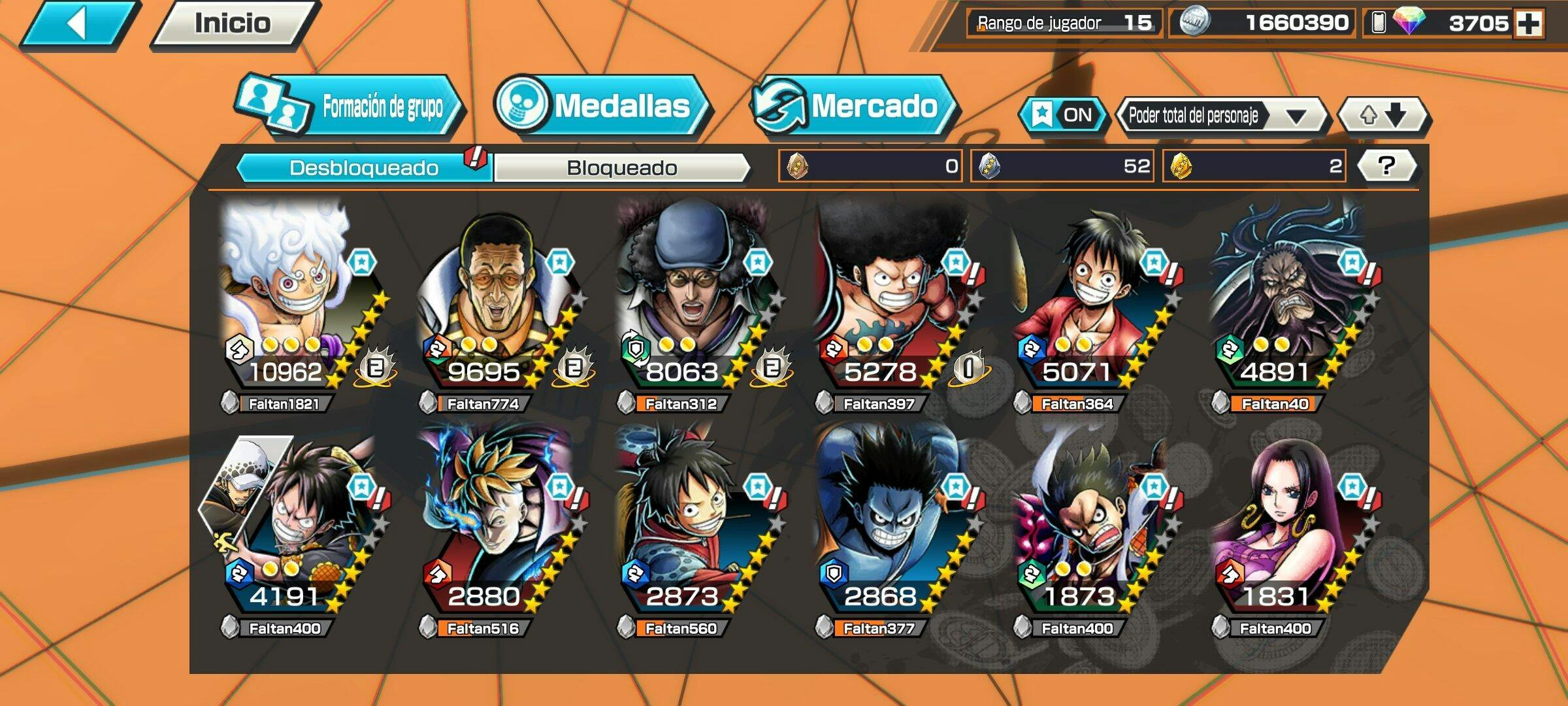Go back with the arrow button
Viewport: 1568px width, 706px height.
click(x=78, y=25)
